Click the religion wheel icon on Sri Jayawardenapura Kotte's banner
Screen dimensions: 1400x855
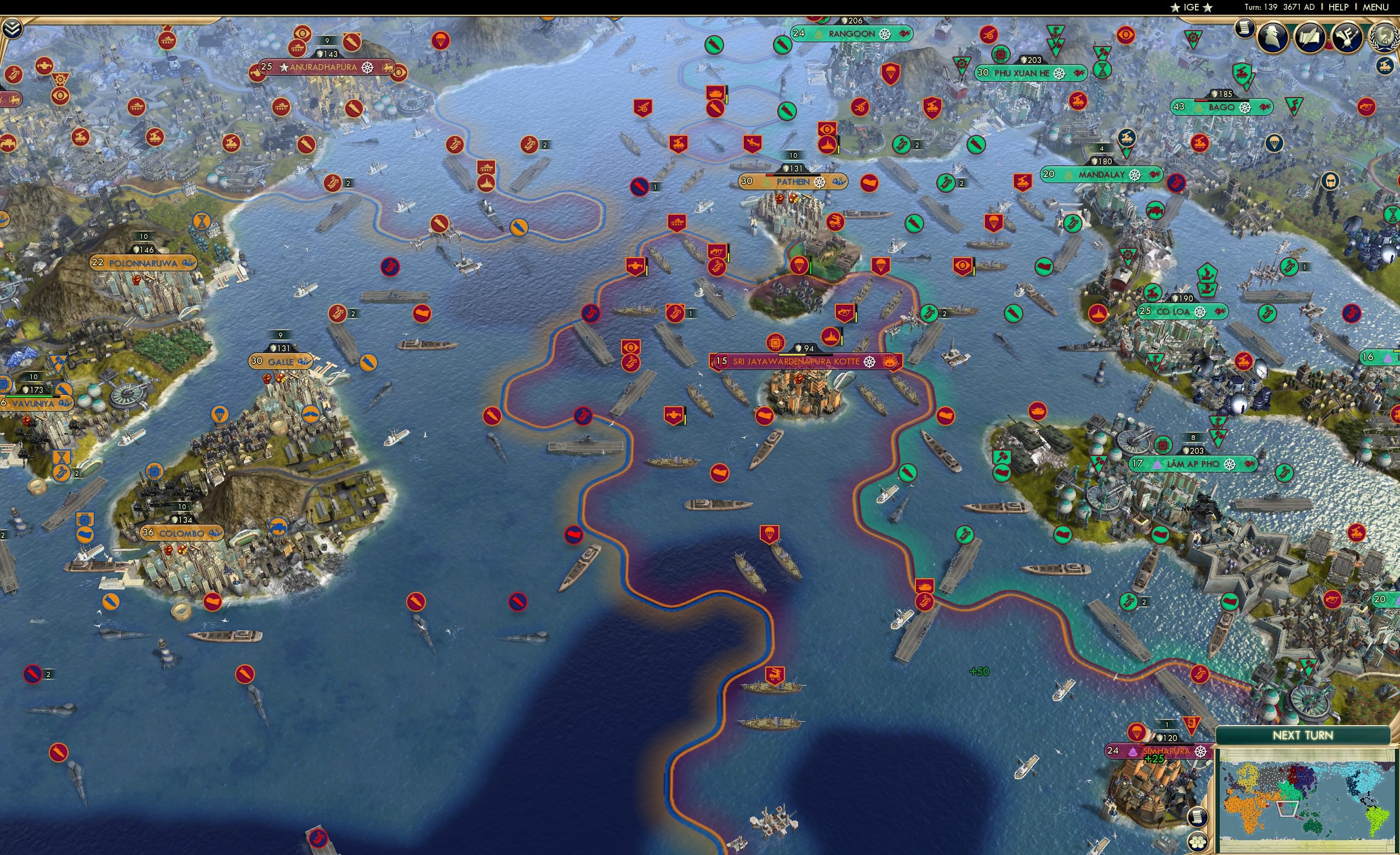pos(869,362)
